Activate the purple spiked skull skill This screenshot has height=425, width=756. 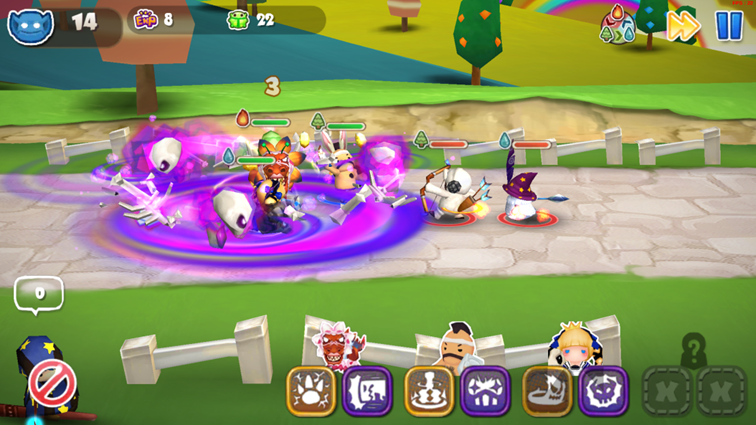pos(603,391)
